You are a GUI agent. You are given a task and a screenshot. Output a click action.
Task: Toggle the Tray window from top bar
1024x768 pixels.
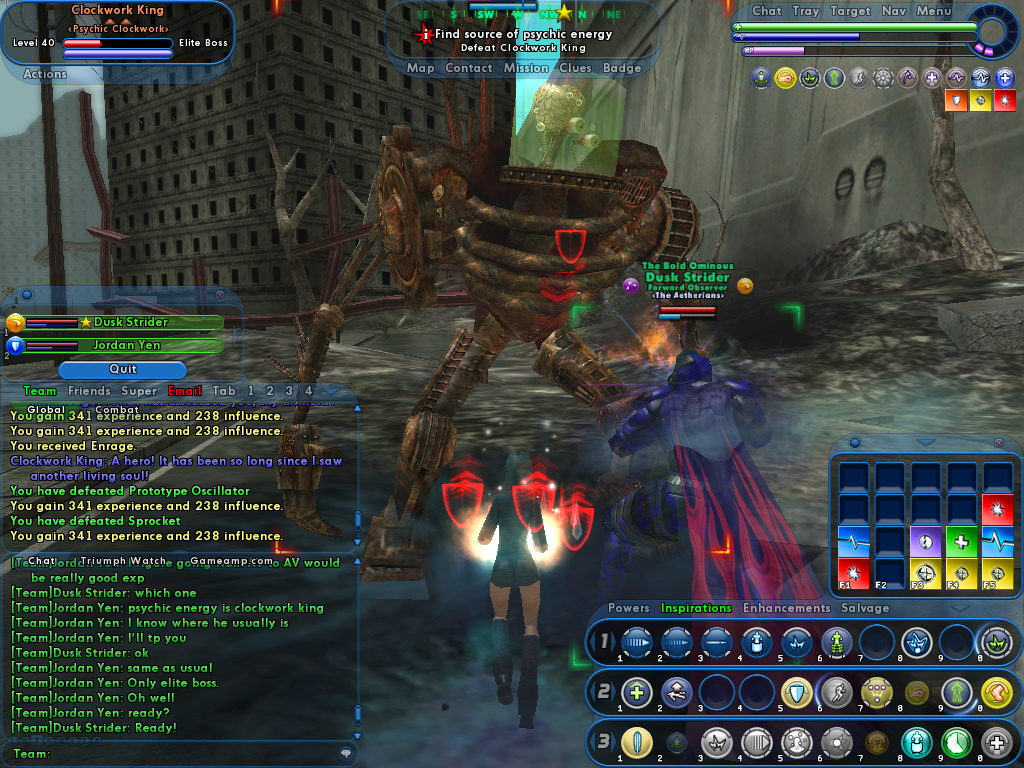click(806, 11)
